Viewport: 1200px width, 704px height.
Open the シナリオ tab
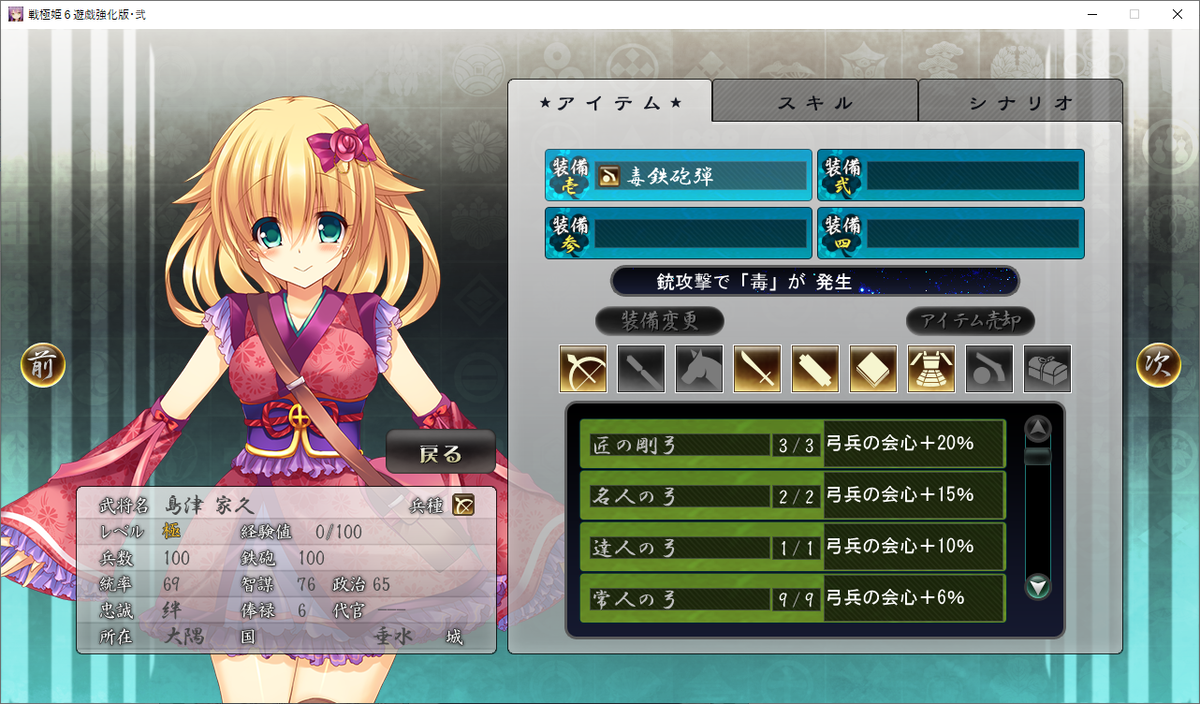(1020, 102)
